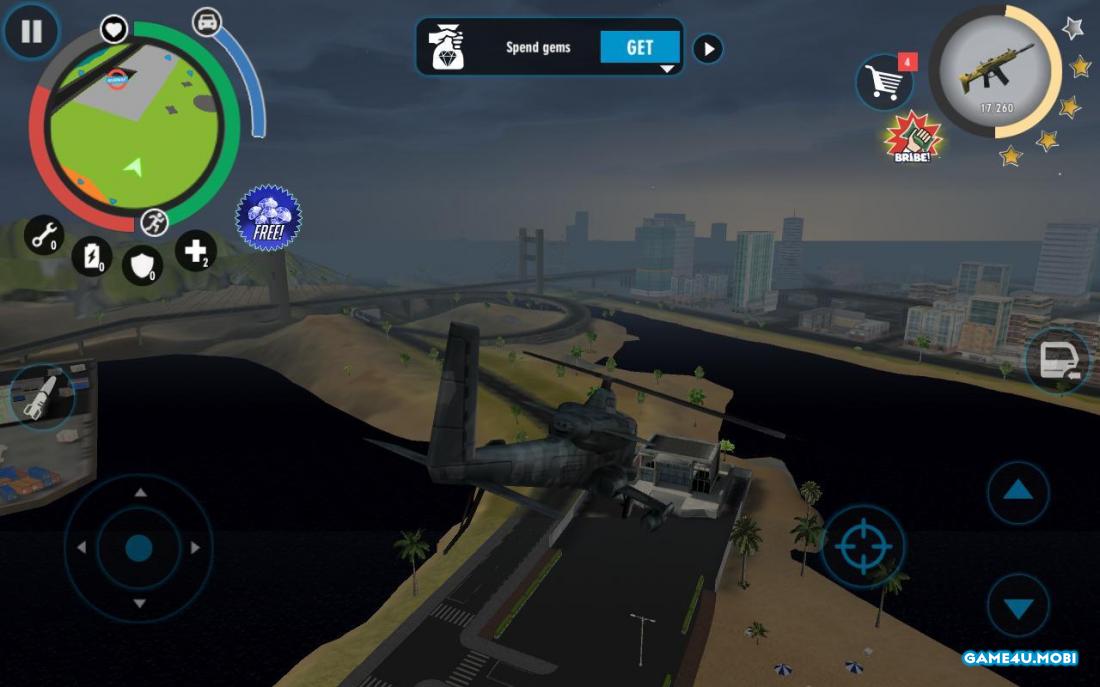Use the shield armor item
The width and height of the screenshot is (1100, 687).
coord(142,265)
